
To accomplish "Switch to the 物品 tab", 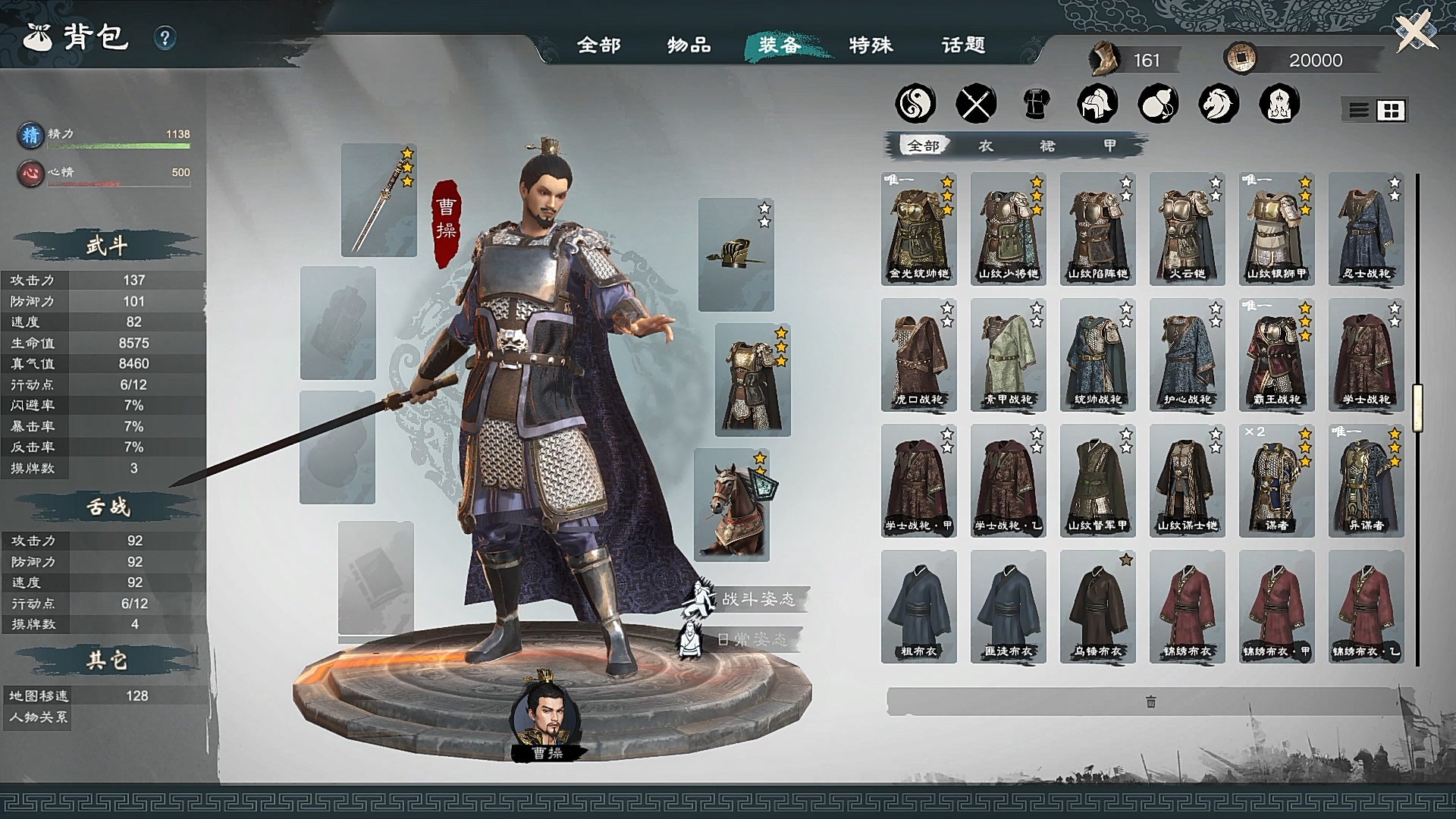I will coord(688,45).
